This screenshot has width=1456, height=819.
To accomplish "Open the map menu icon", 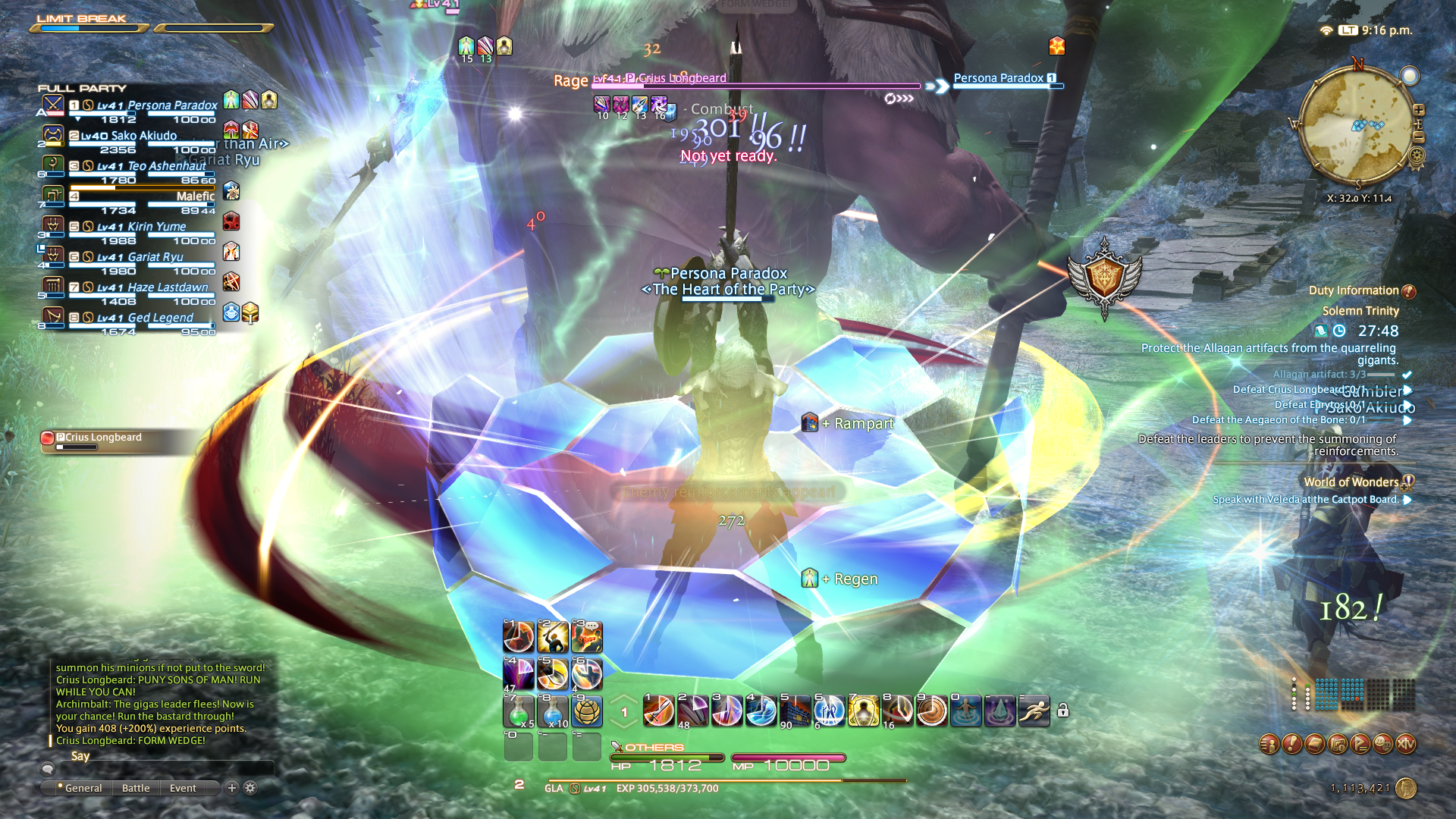I will (x=1338, y=744).
